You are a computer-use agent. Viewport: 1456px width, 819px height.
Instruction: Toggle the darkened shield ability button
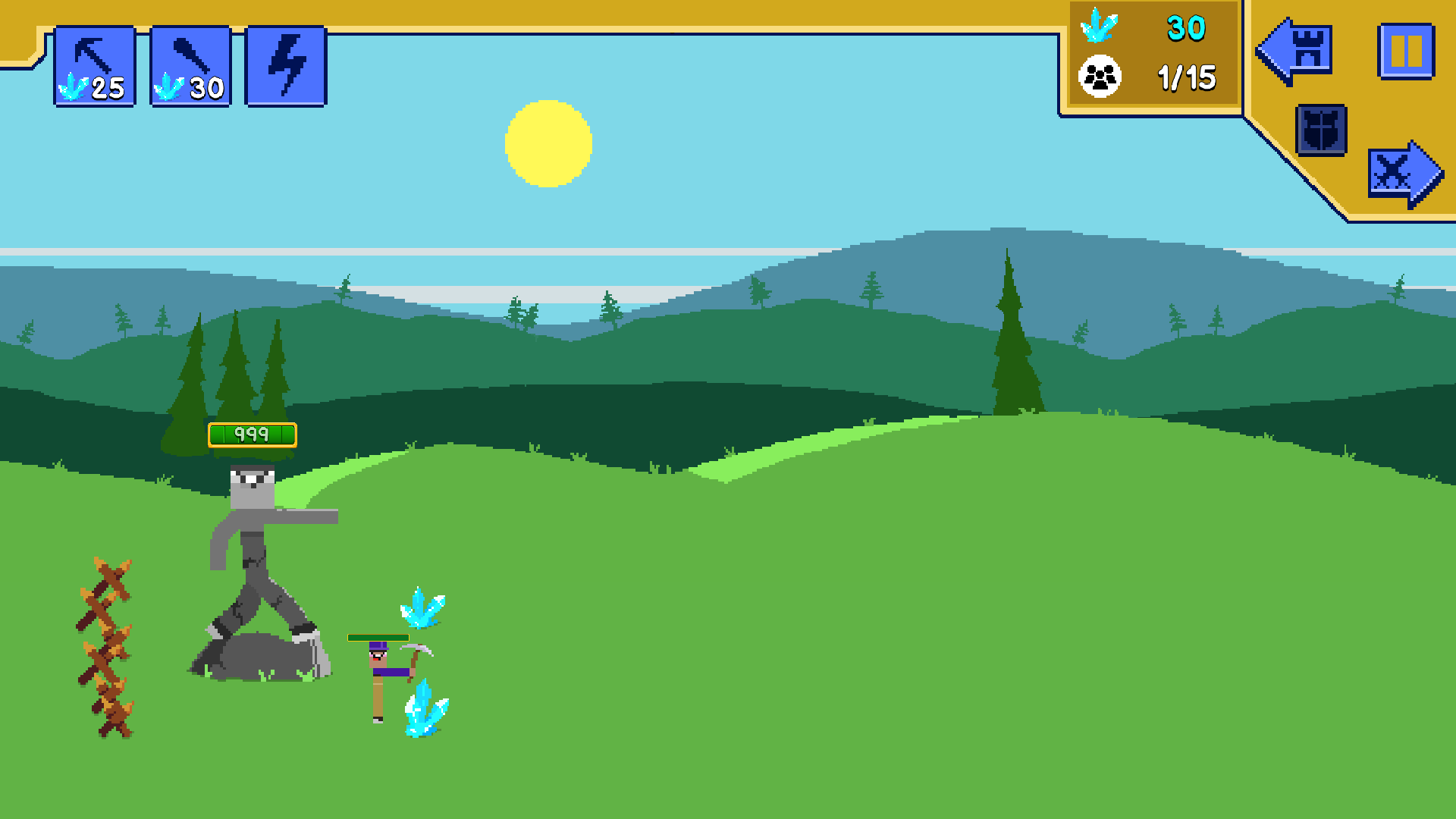click(1320, 130)
